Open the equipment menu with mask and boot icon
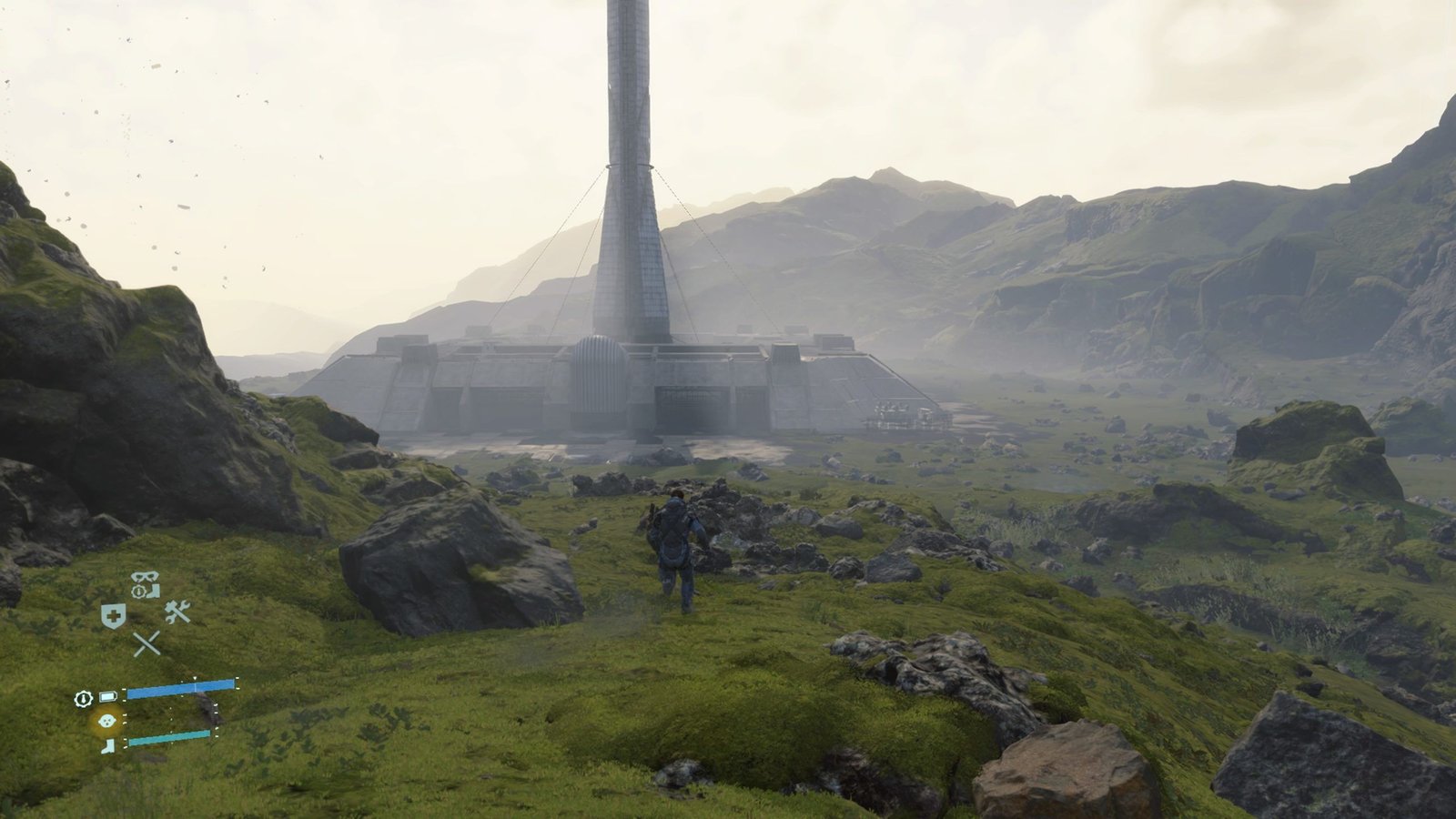Viewport: 1456px width, 819px height. click(144, 583)
